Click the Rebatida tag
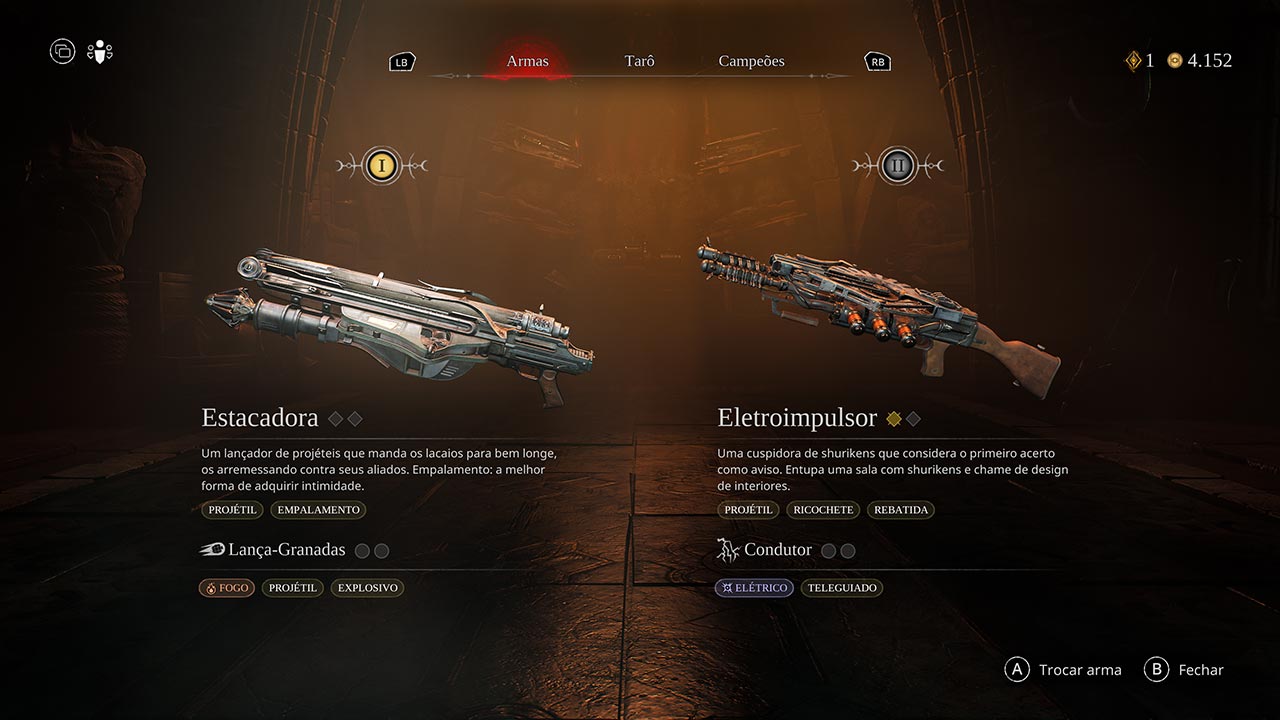This screenshot has height=720, width=1280. (901, 510)
